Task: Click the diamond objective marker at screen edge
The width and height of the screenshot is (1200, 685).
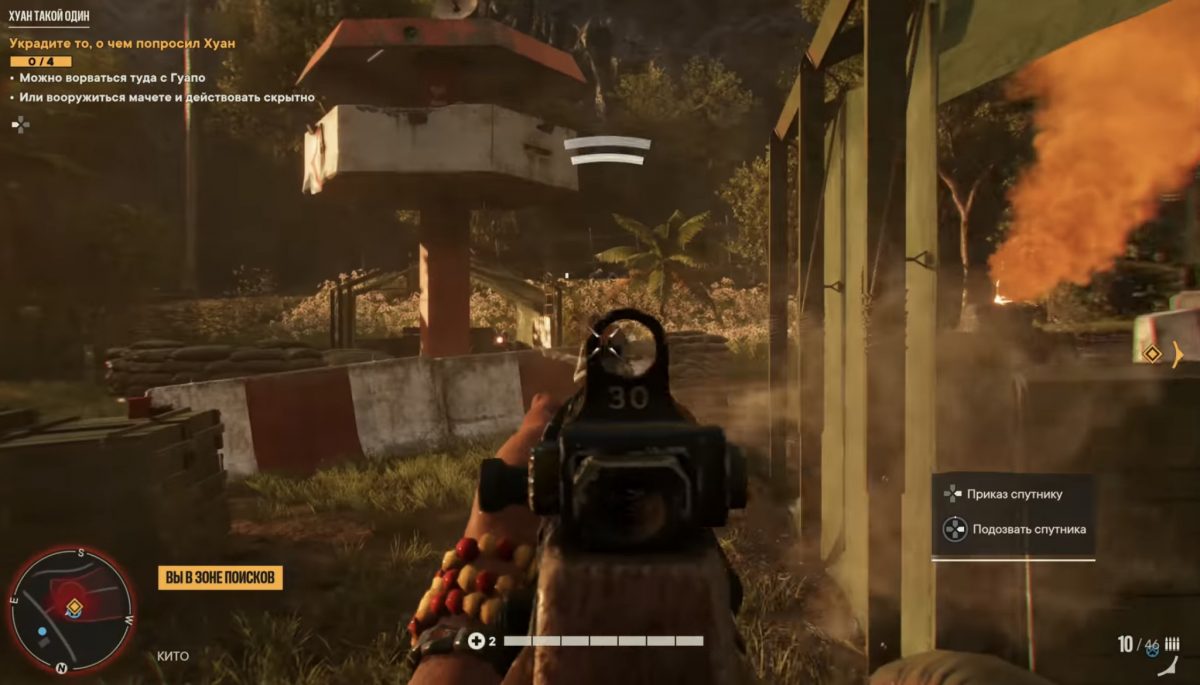Action: (1152, 354)
